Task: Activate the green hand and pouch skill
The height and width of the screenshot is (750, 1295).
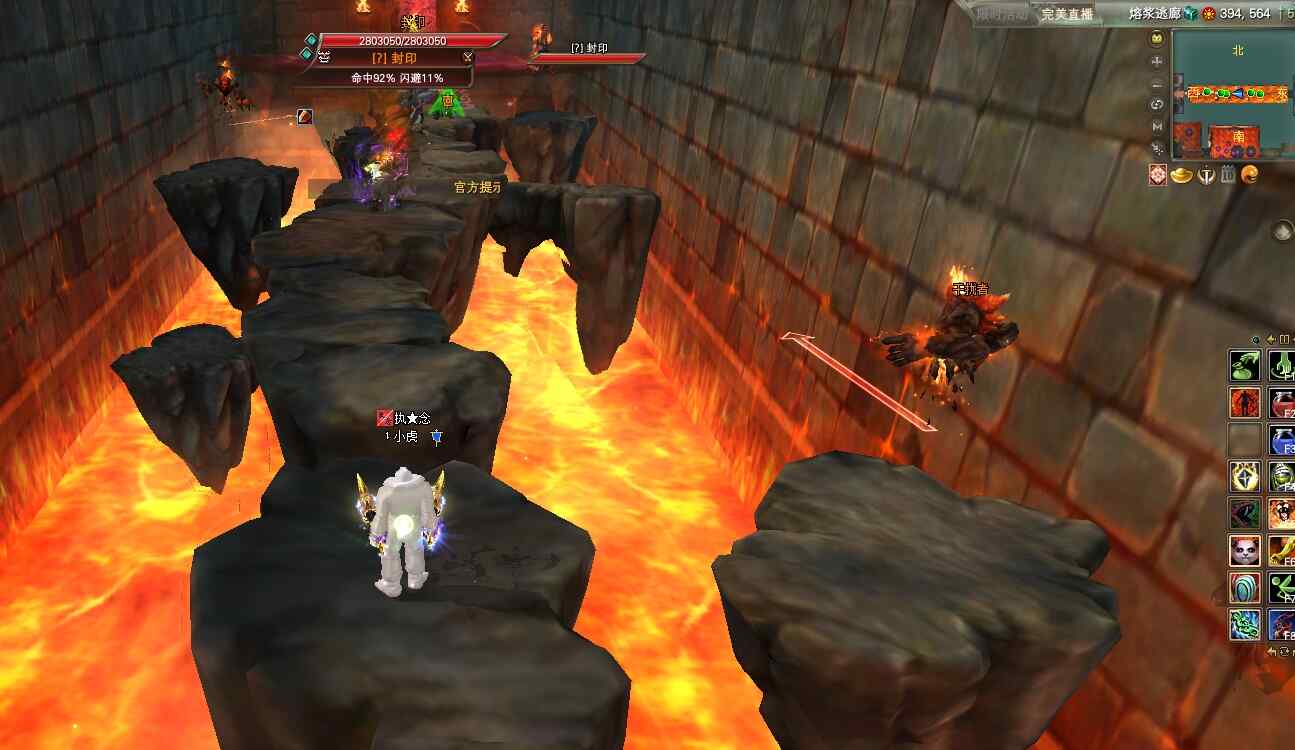Action: [1243, 366]
